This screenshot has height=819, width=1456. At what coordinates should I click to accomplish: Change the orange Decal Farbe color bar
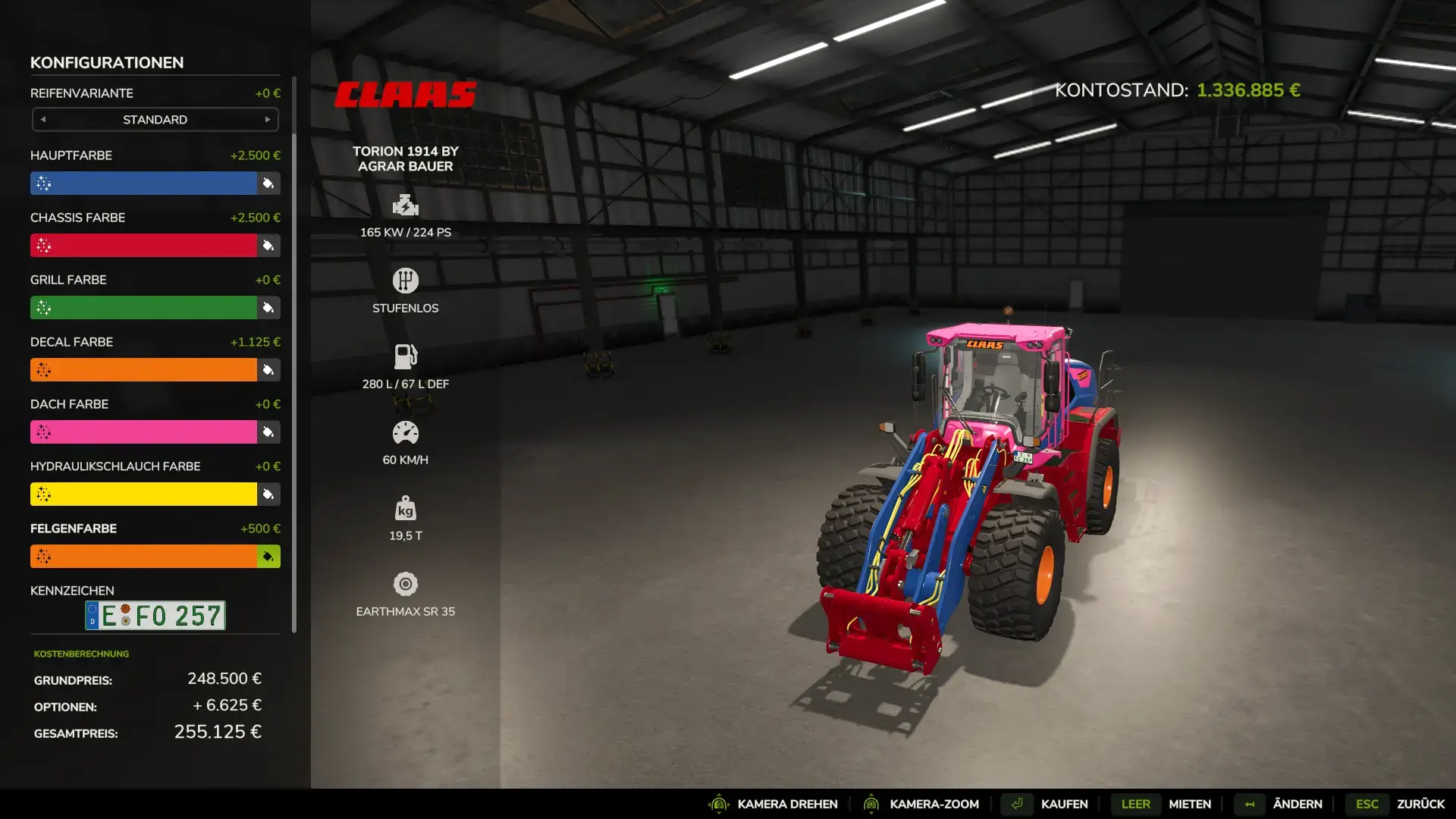pyautogui.click(x=144, y=370)
